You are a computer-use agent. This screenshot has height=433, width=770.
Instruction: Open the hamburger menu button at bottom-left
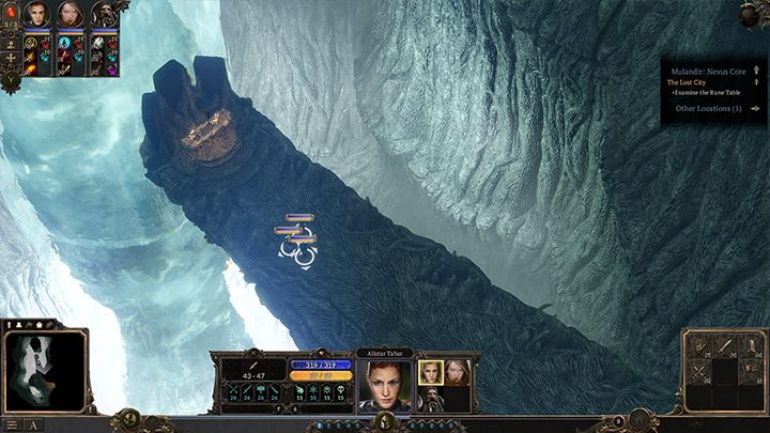(x=11, y=425)
